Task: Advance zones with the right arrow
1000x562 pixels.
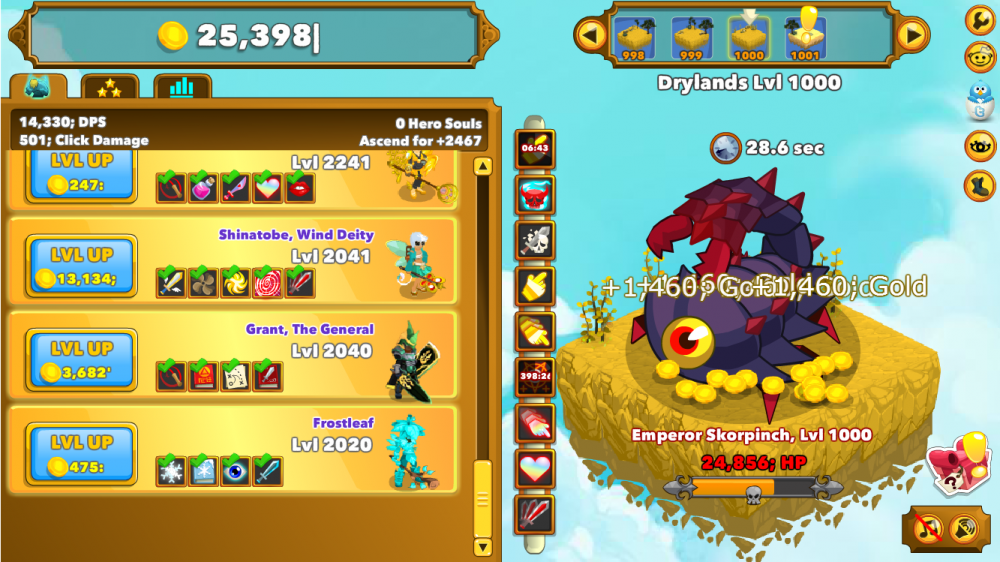Action: (x=911, y=36)
